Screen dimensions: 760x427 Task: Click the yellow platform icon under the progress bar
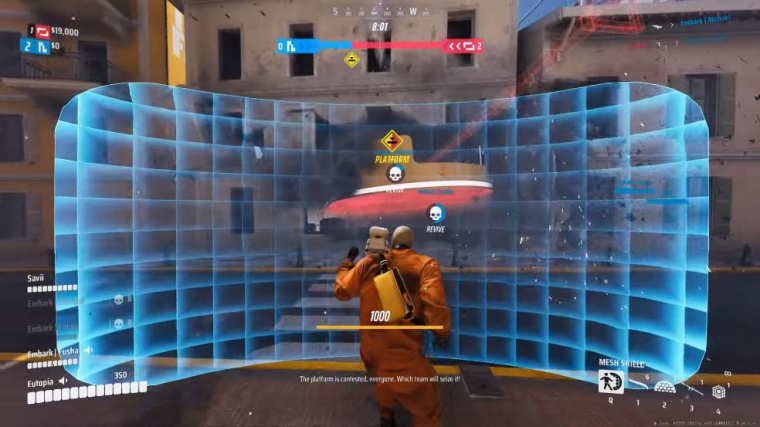[x=352, y=59]
